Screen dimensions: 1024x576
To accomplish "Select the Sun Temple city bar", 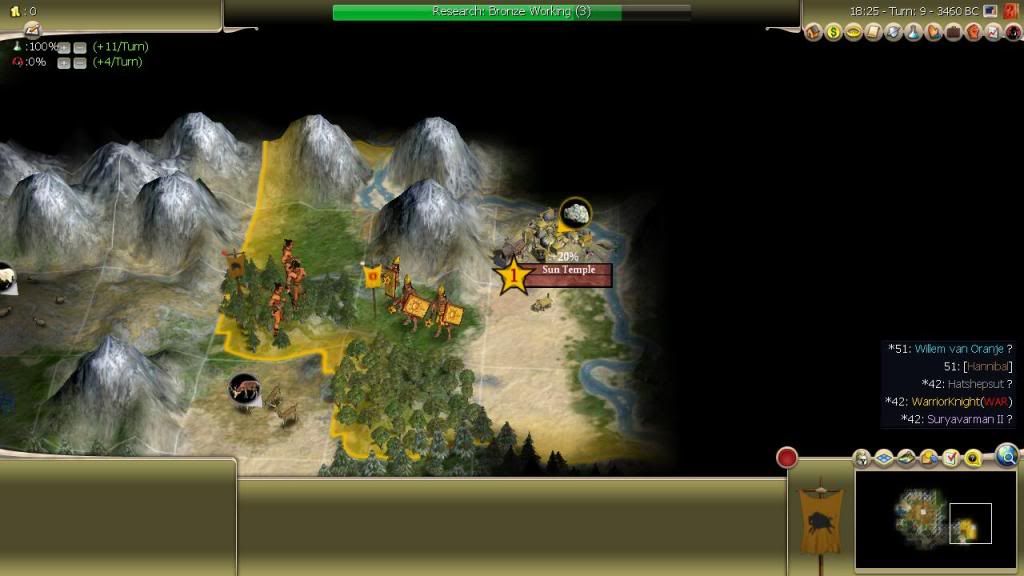I will coord(568,274).
